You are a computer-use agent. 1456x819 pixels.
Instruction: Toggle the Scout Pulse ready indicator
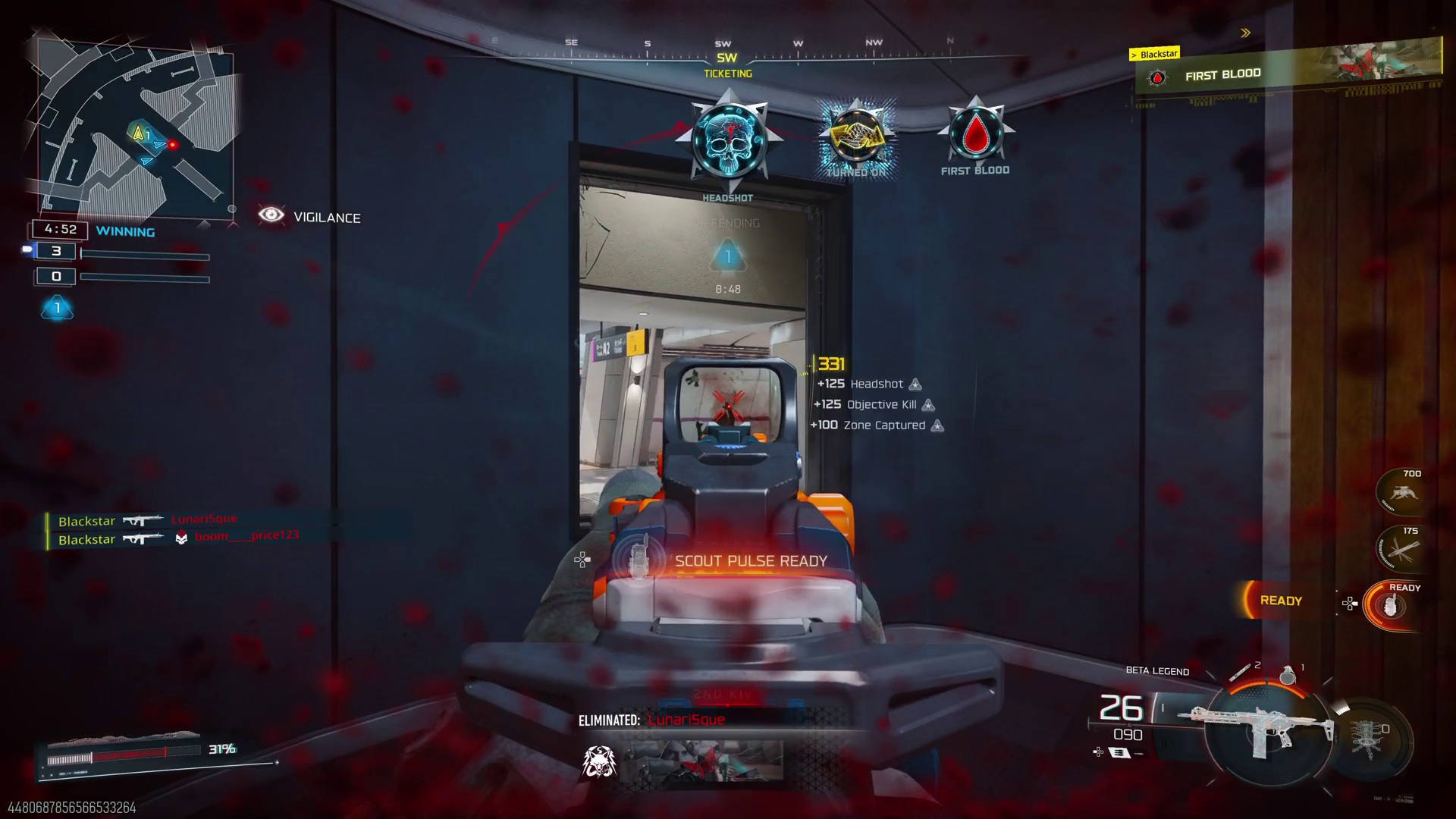pos(747,561)
